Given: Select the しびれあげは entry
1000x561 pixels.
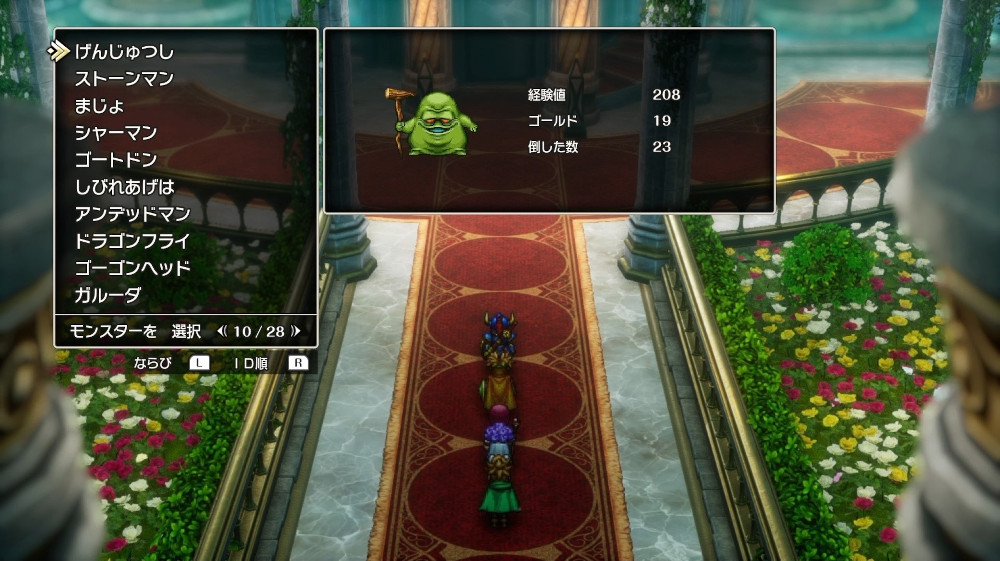Looking at the screenshot, I should click(x=123, y=187).
